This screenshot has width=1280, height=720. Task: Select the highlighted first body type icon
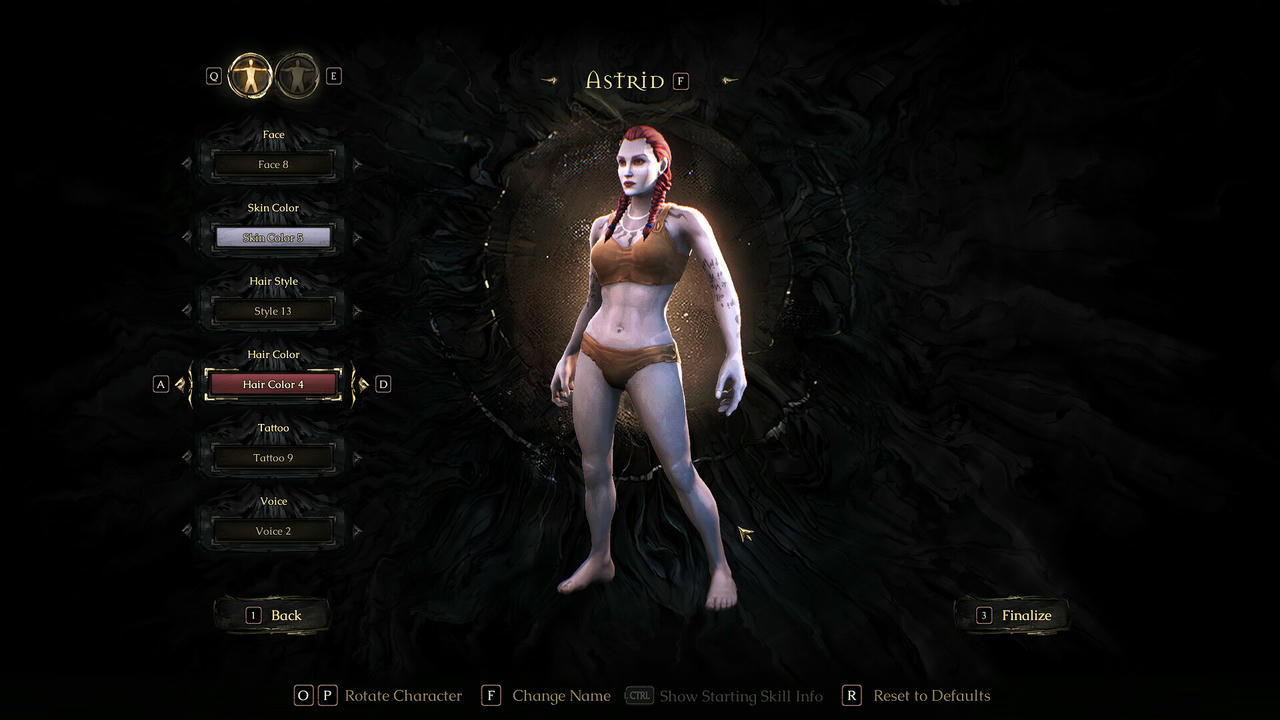[x=249, y=76]
